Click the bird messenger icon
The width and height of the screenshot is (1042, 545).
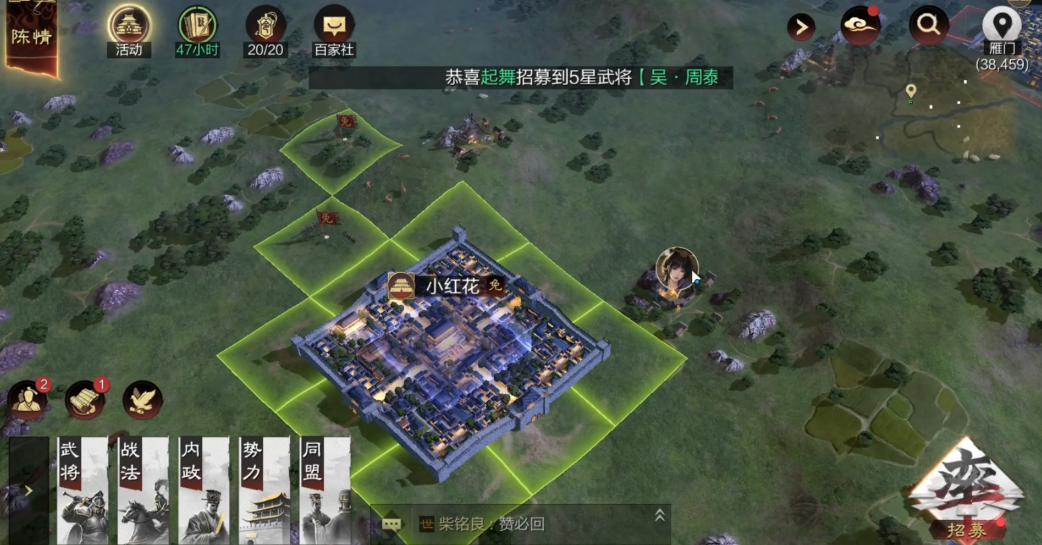point(143,400)
